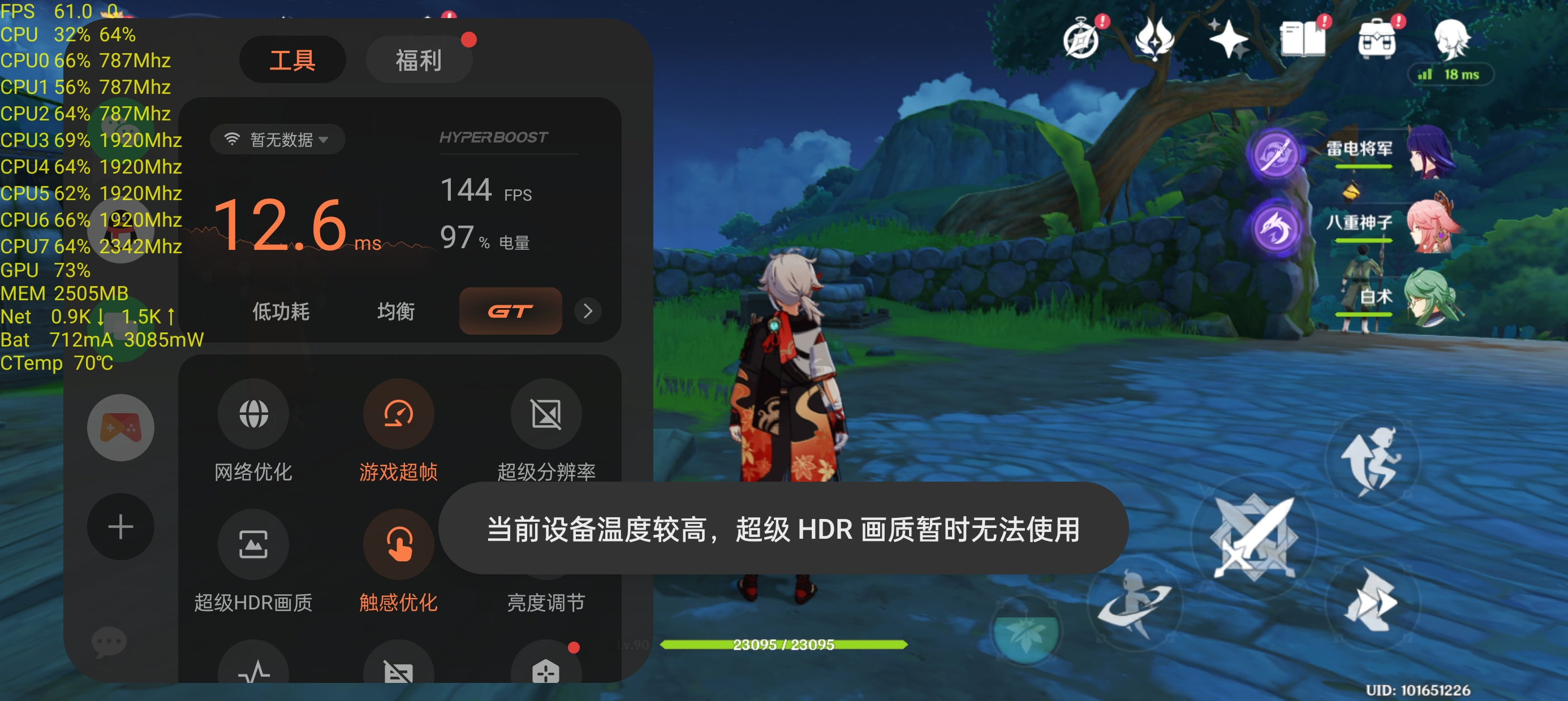Open the 亮度调节 brightness tool
Screen dimensions: 1568x701
pos(546,544)
